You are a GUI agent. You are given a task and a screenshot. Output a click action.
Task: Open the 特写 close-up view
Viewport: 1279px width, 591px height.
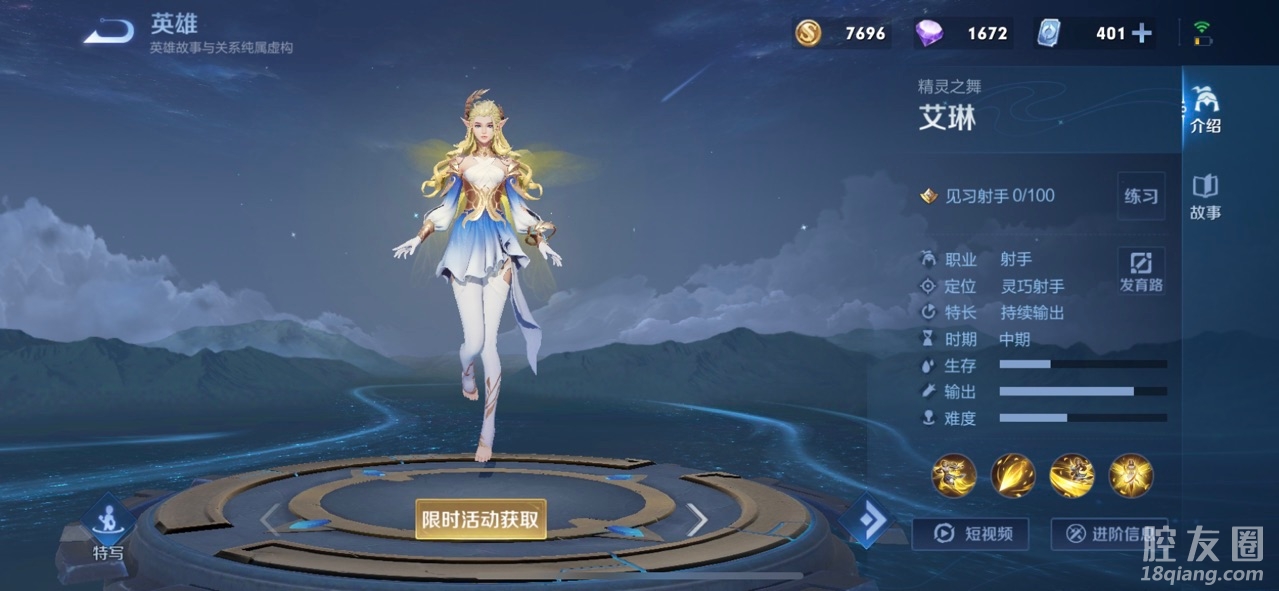click(x=108, y=527)
